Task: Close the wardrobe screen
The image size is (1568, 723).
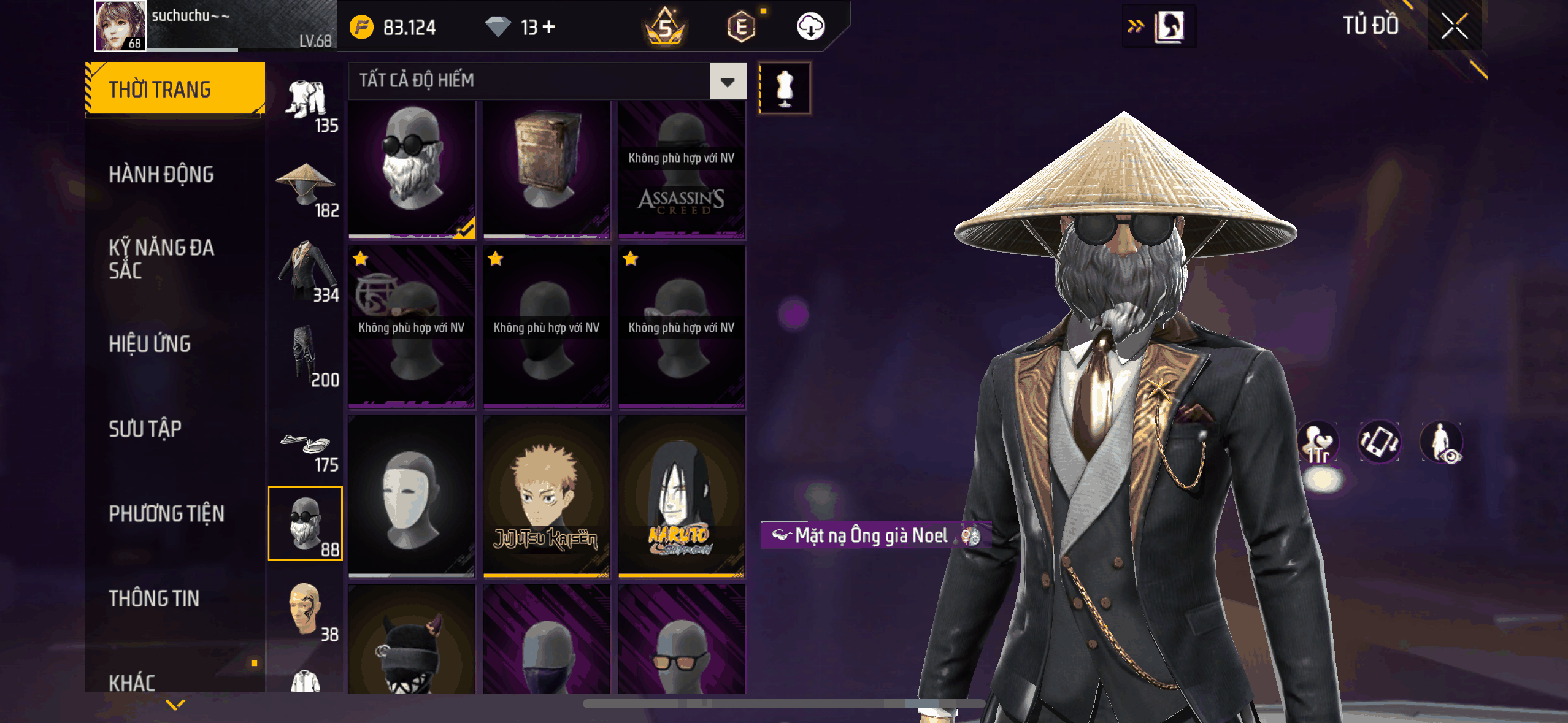Action: (x=1454, y=26)
